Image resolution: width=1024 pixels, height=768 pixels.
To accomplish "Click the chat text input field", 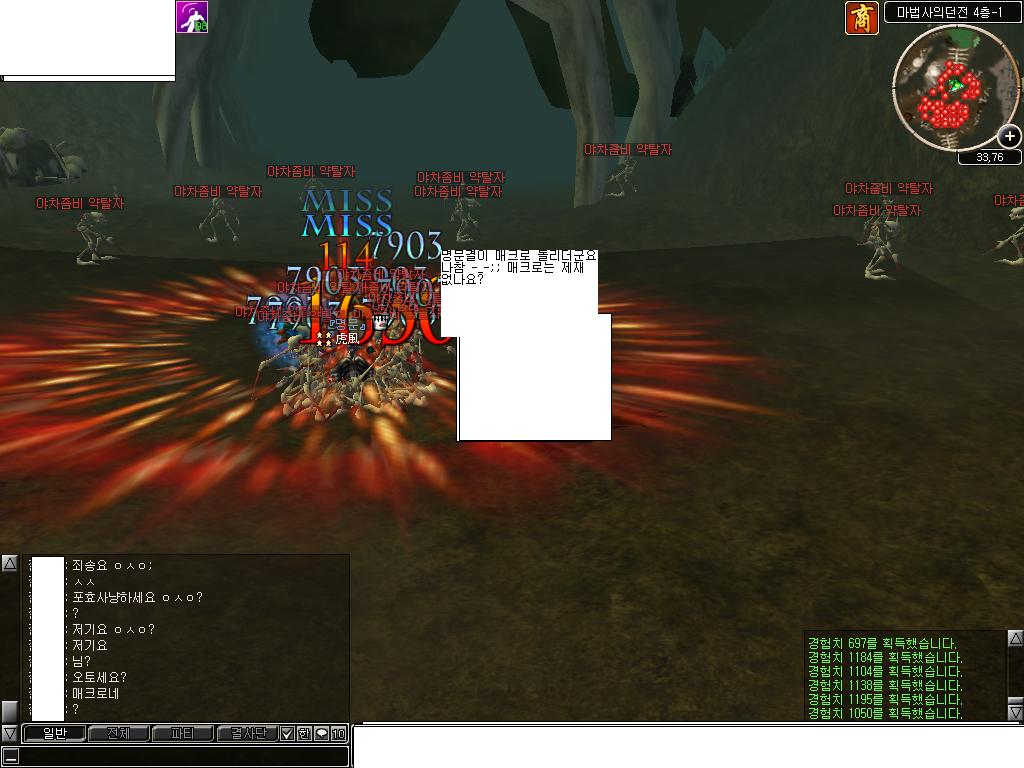I will click(x=180, y=757).
